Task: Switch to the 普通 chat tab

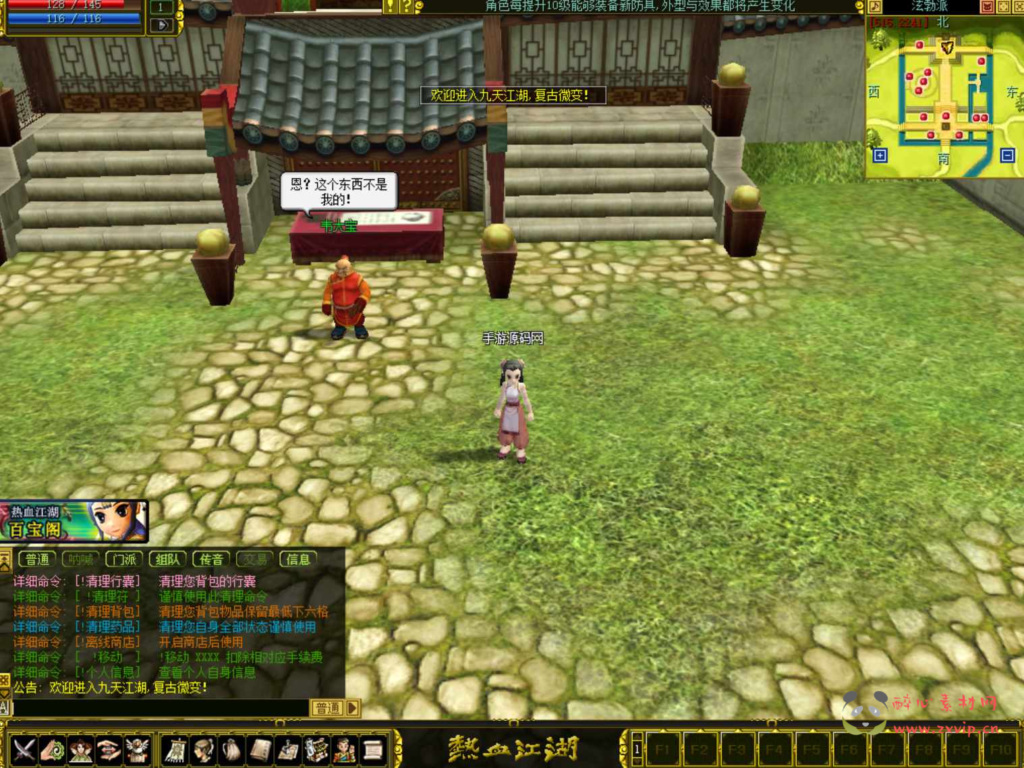Action: (x=38, y=559)
